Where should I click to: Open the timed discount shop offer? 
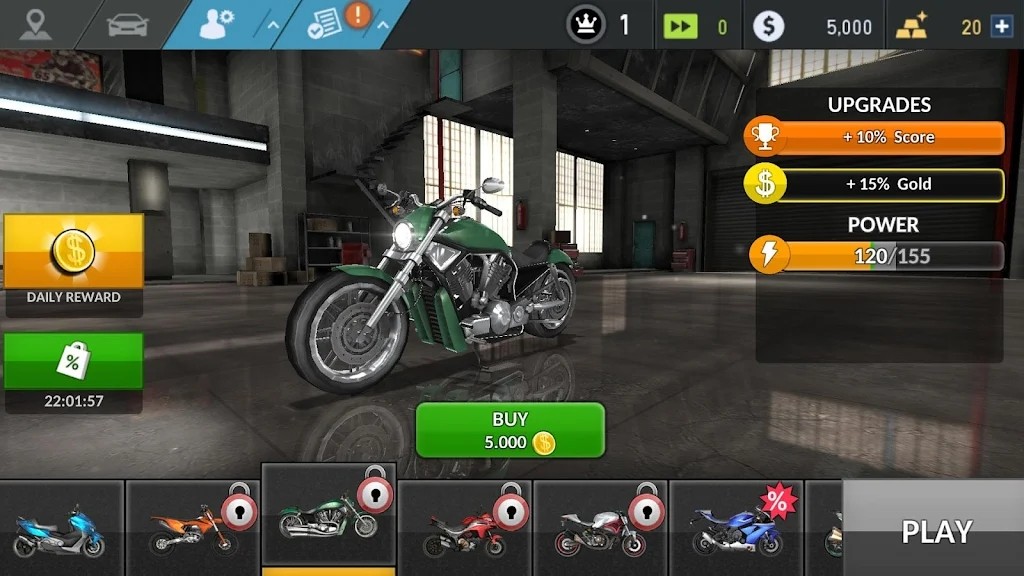pyautogui.click(x=73, y=372)
